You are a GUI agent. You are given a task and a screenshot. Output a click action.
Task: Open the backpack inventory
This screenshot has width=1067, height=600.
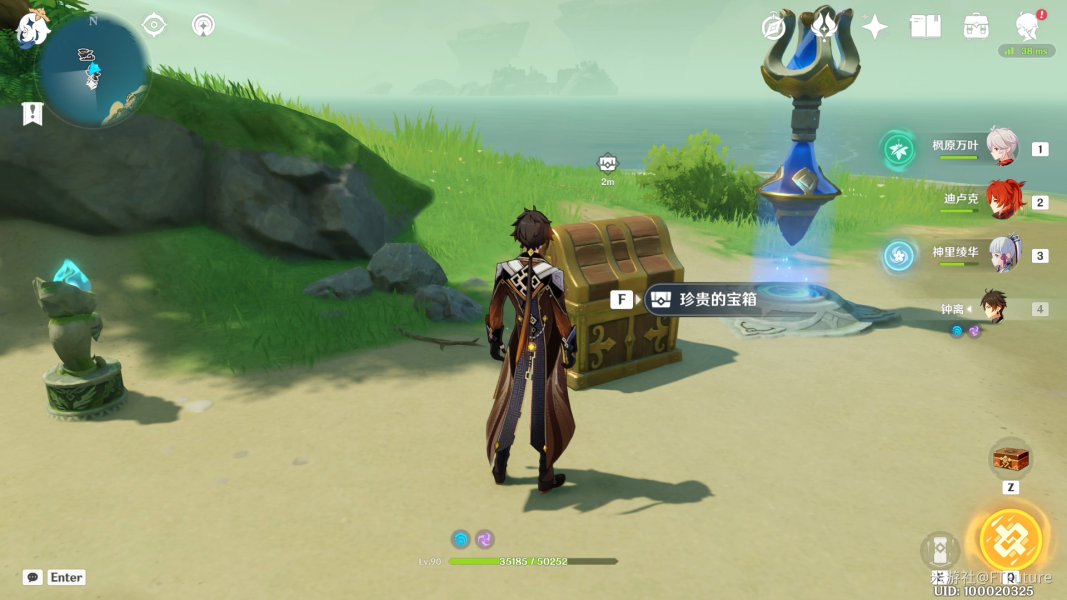(977, 27)
